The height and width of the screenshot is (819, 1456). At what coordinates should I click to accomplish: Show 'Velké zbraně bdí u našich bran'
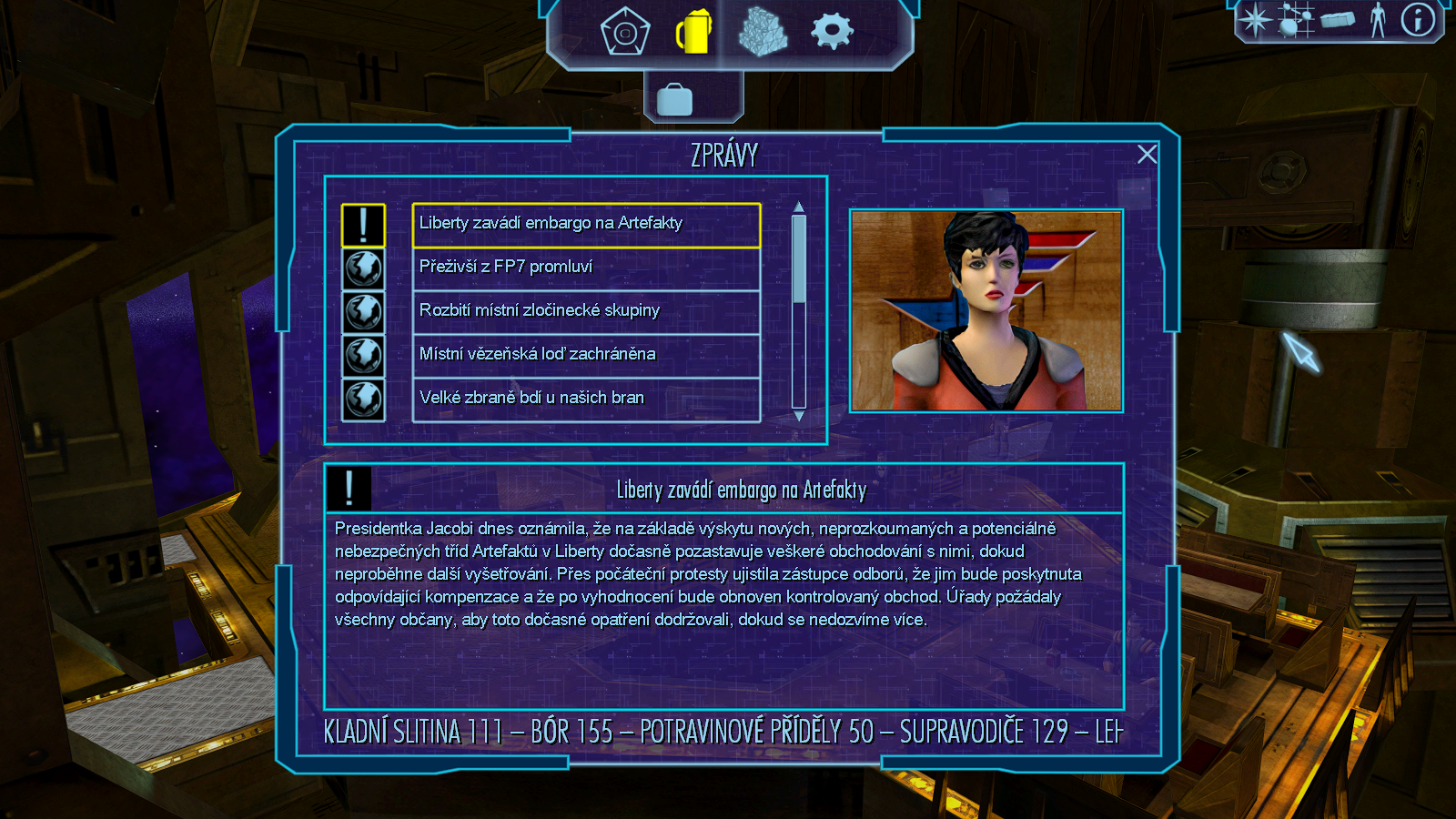(x=586, y=399)
